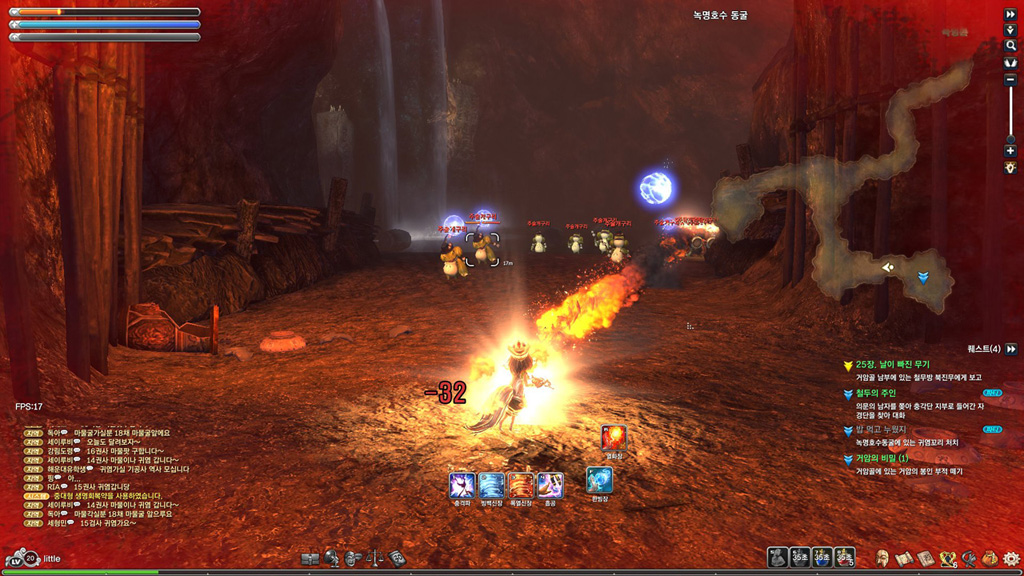The width and height of the screenshot is (1024, 576).
Task: Open the map search magnifier button
Action: pos(1010,46)
